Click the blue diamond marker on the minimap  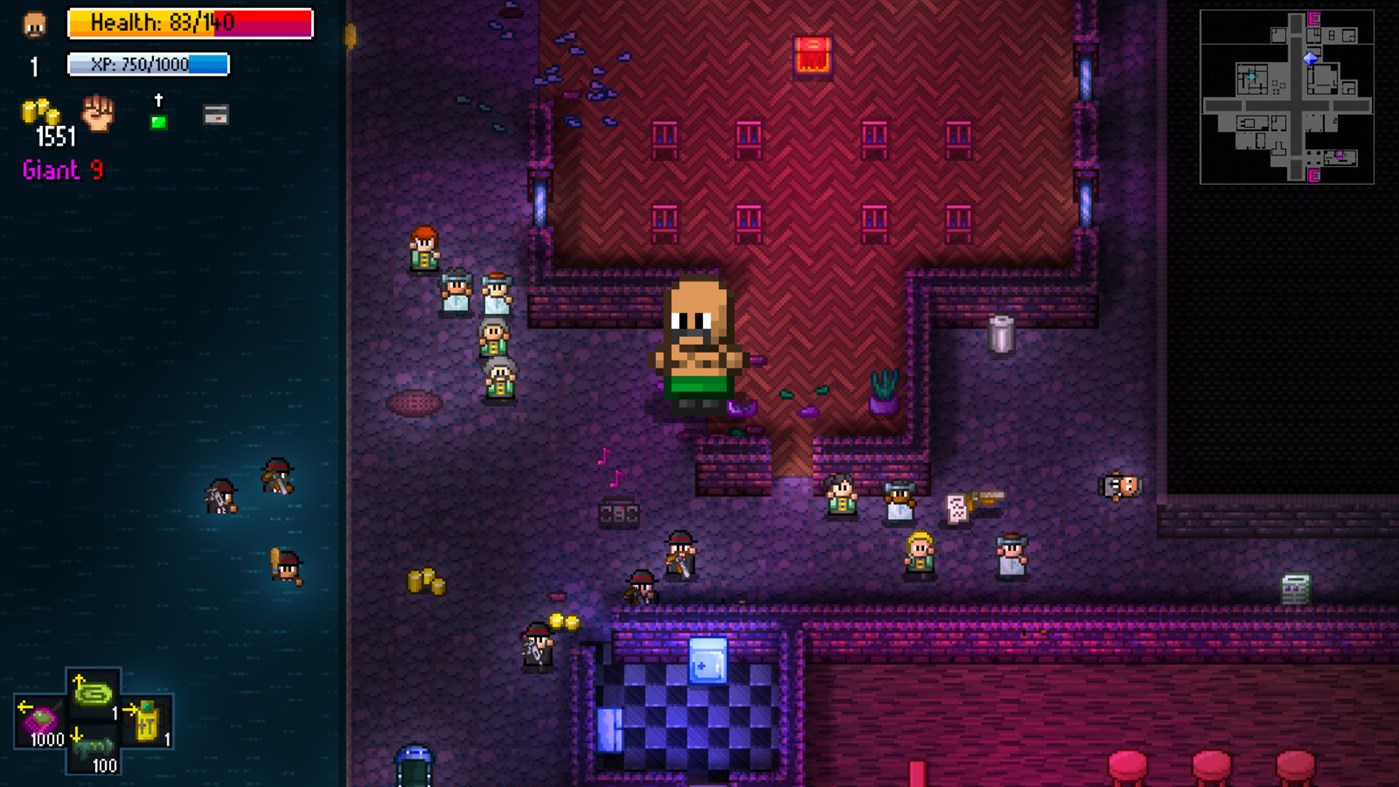coord(1310,58)
